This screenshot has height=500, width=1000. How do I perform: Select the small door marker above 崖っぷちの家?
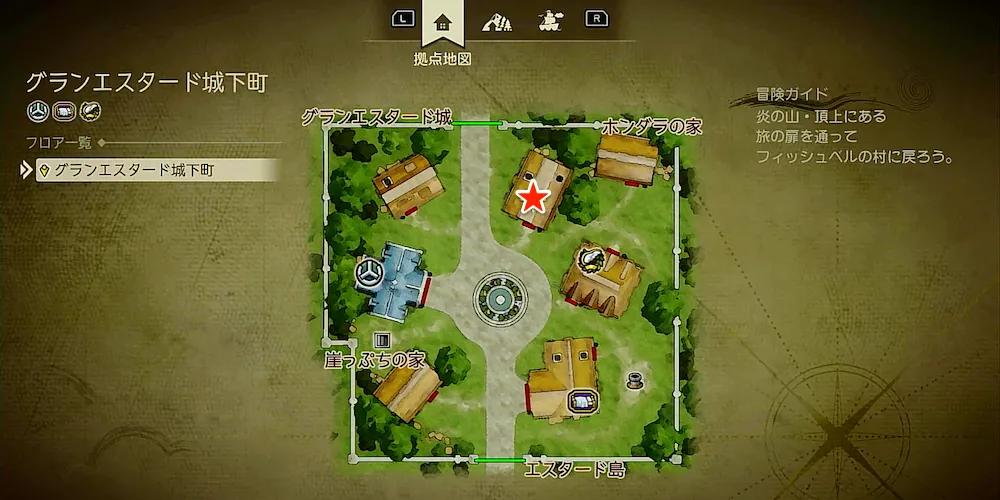click(x=381, y=341)
